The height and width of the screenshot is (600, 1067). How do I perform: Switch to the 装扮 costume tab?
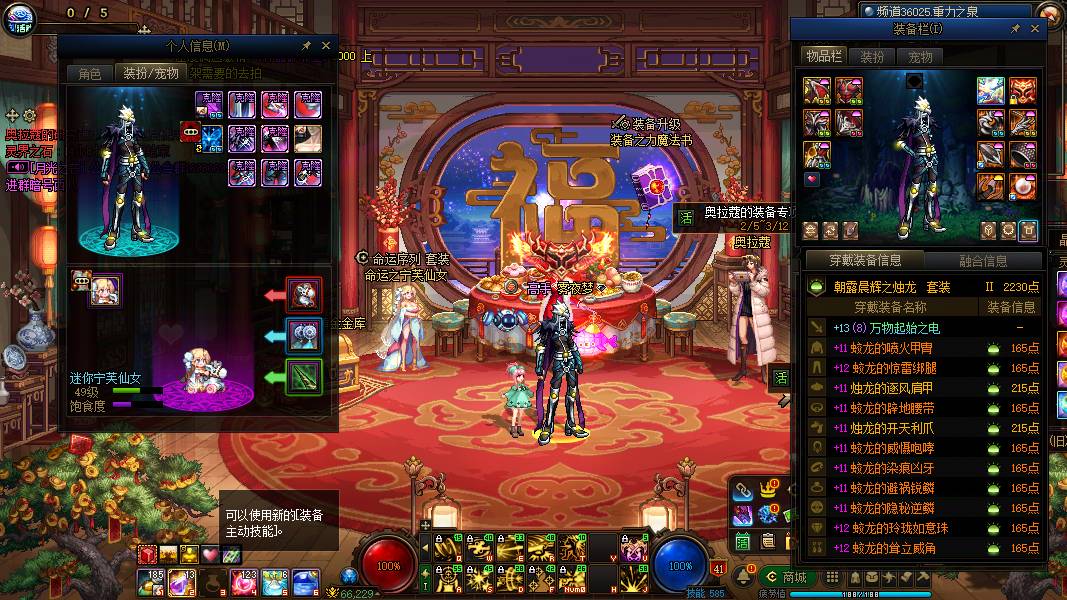872,57
